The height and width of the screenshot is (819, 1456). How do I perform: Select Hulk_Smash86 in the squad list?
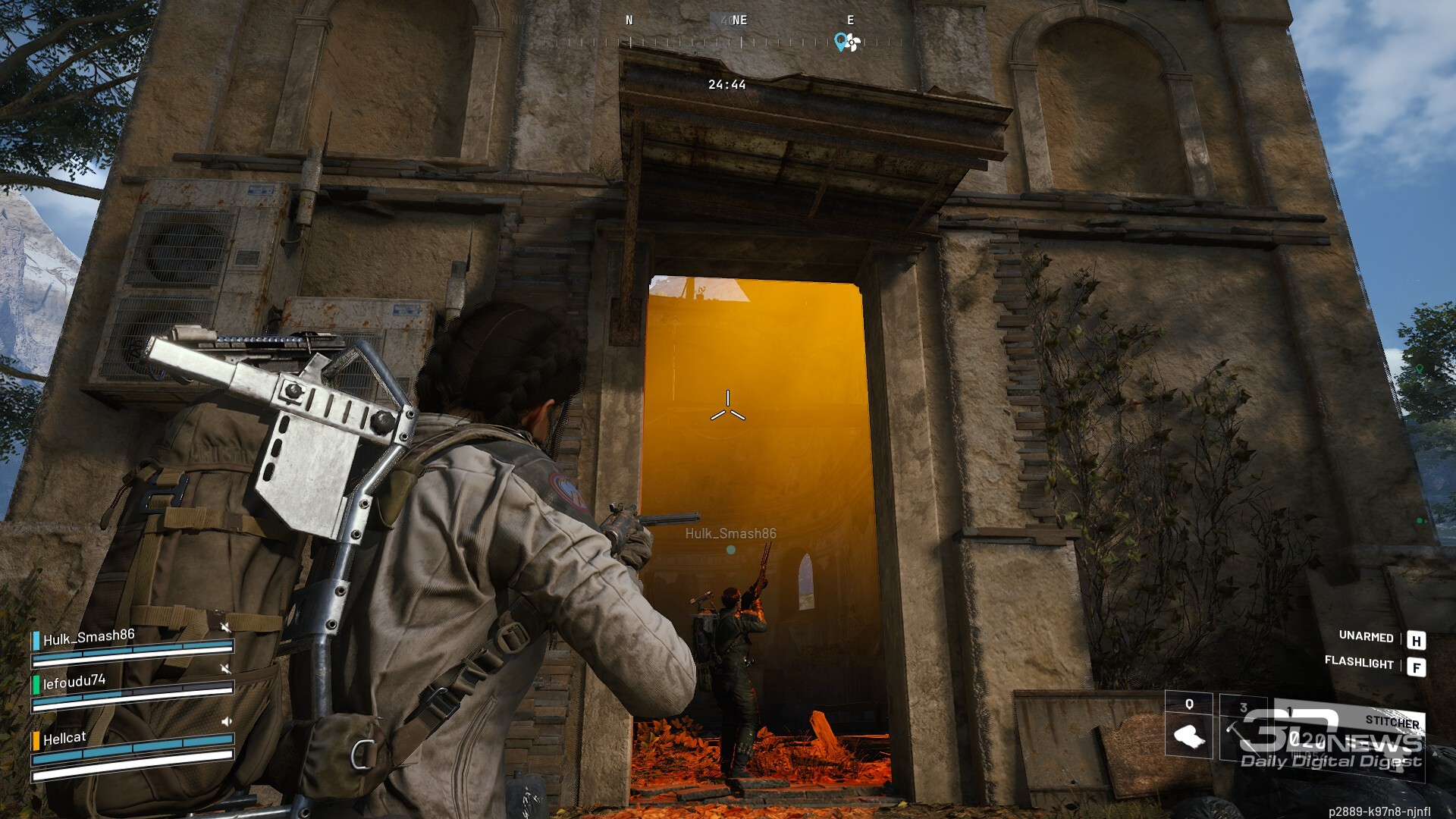pyautogui.click(x=89, y=638)
